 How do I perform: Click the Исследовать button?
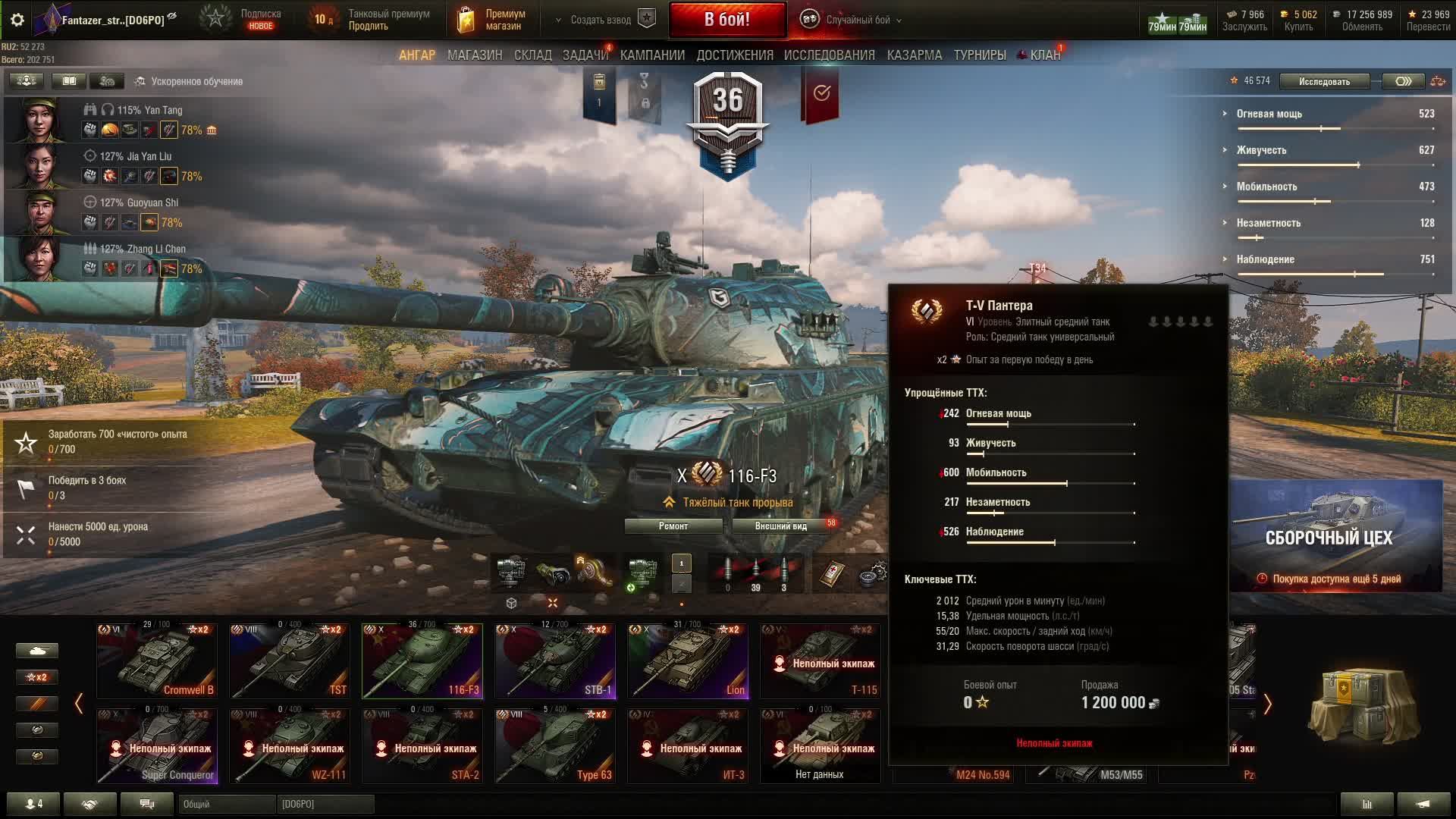1324,81
